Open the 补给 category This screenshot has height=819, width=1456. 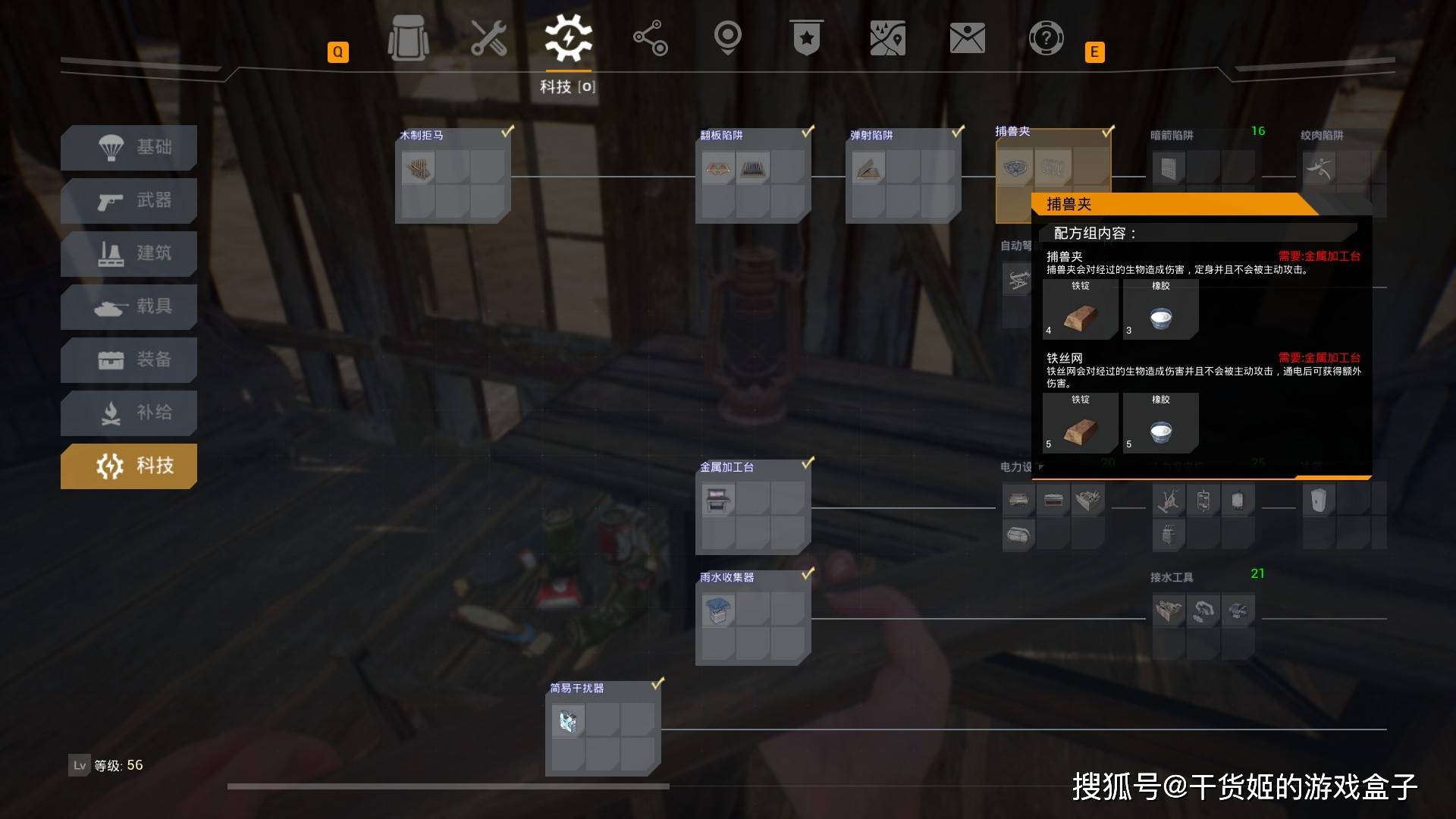(129, 413)
